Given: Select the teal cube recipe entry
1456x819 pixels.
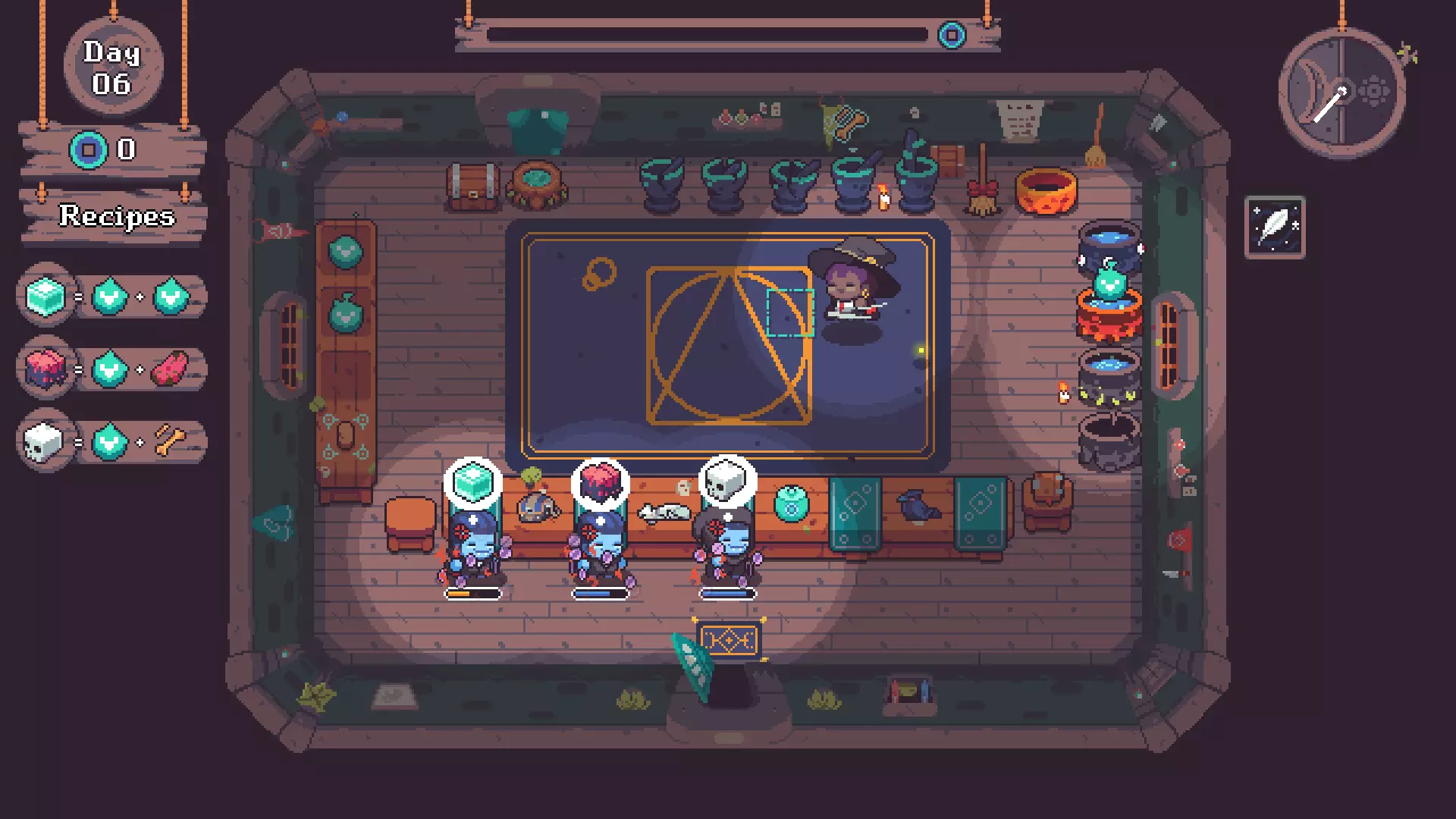Looking at the screenshot, I should tap(111, 297).
